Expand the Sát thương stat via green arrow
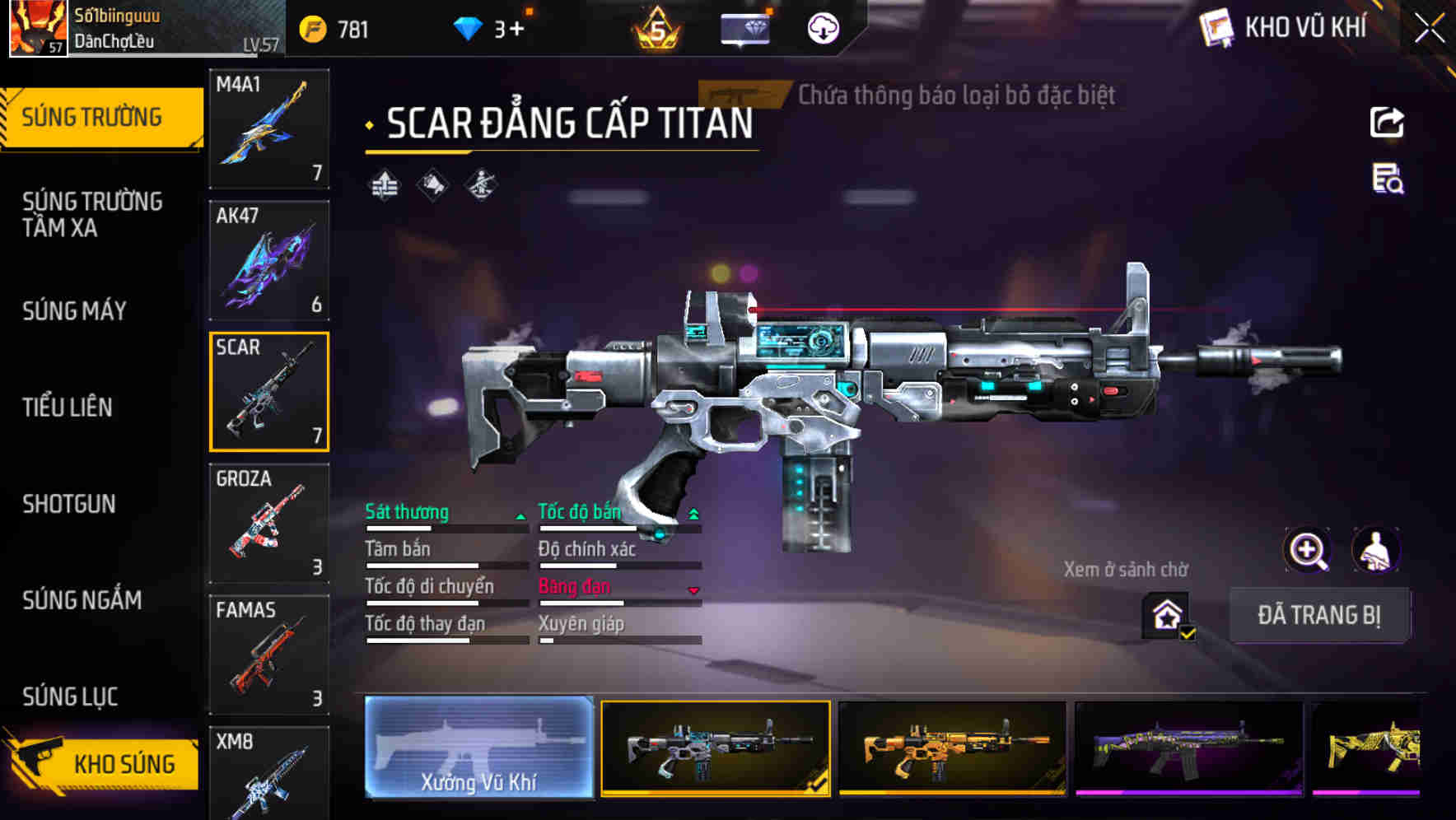1456x820 pixels. (x=520, y=517)
